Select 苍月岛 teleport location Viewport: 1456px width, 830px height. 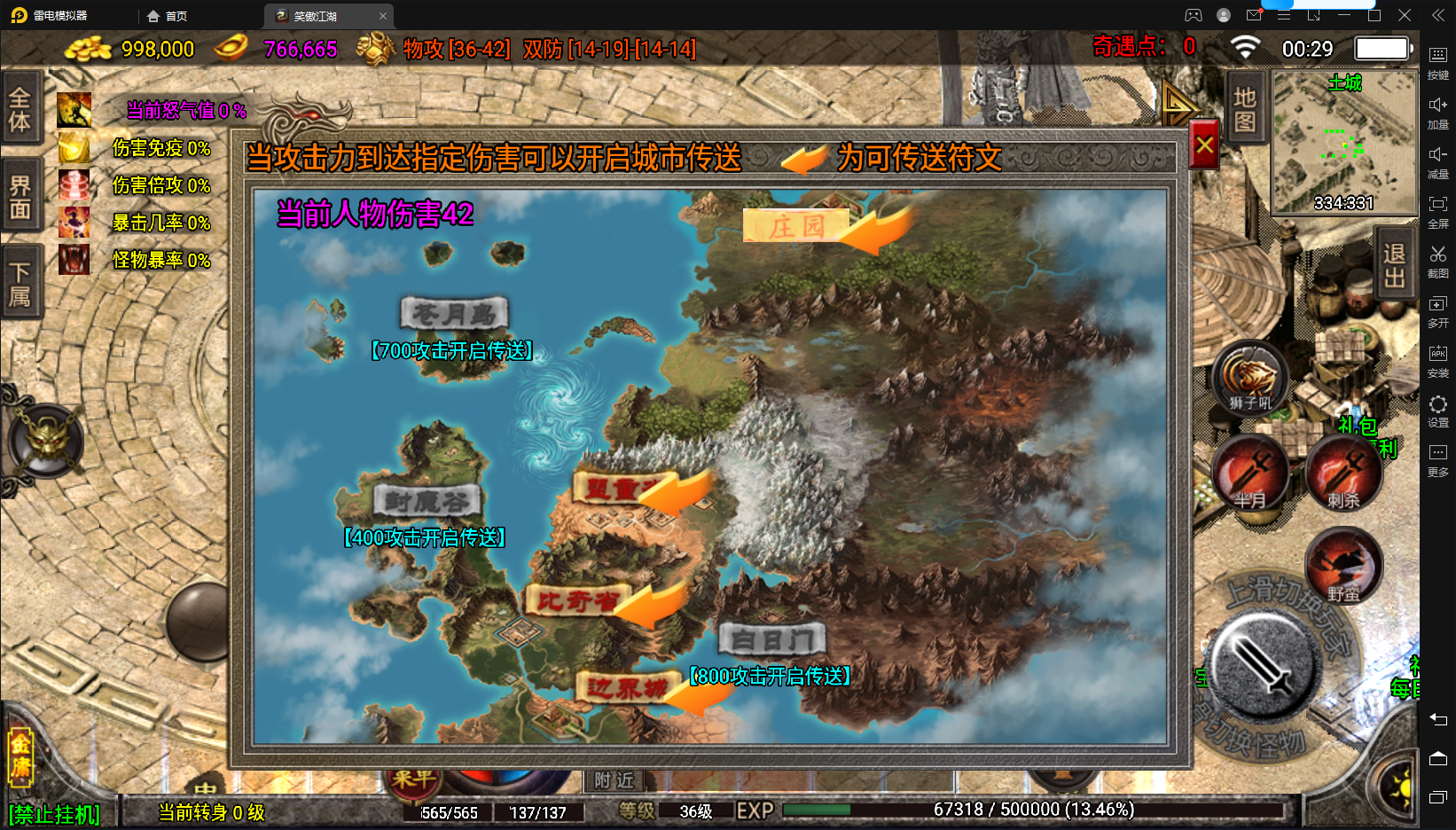tap(454, 314)
